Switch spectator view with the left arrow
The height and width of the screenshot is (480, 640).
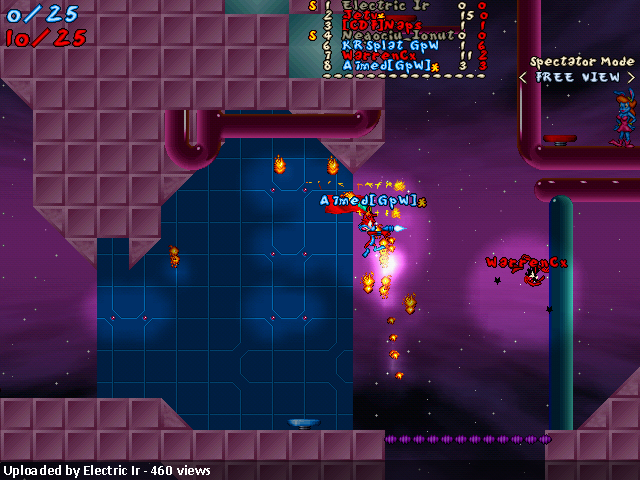(x=523, y=77)
